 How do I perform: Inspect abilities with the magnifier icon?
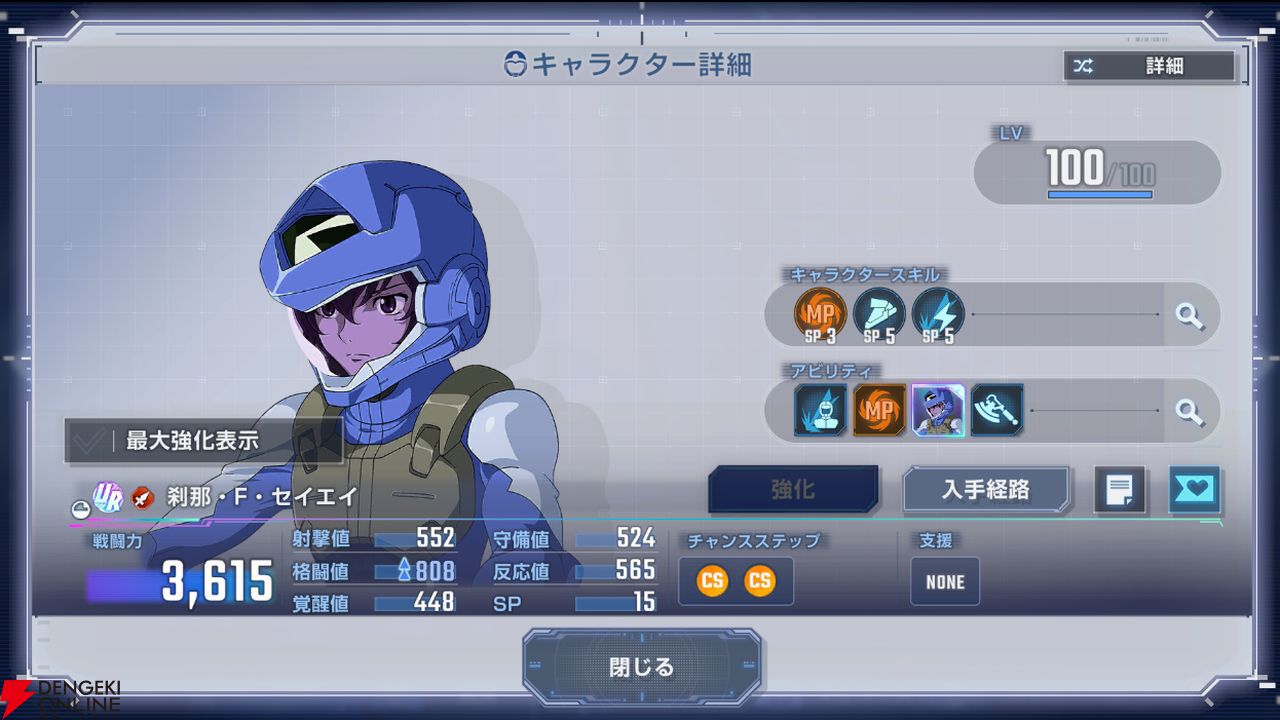click(x=1188, y=410)
